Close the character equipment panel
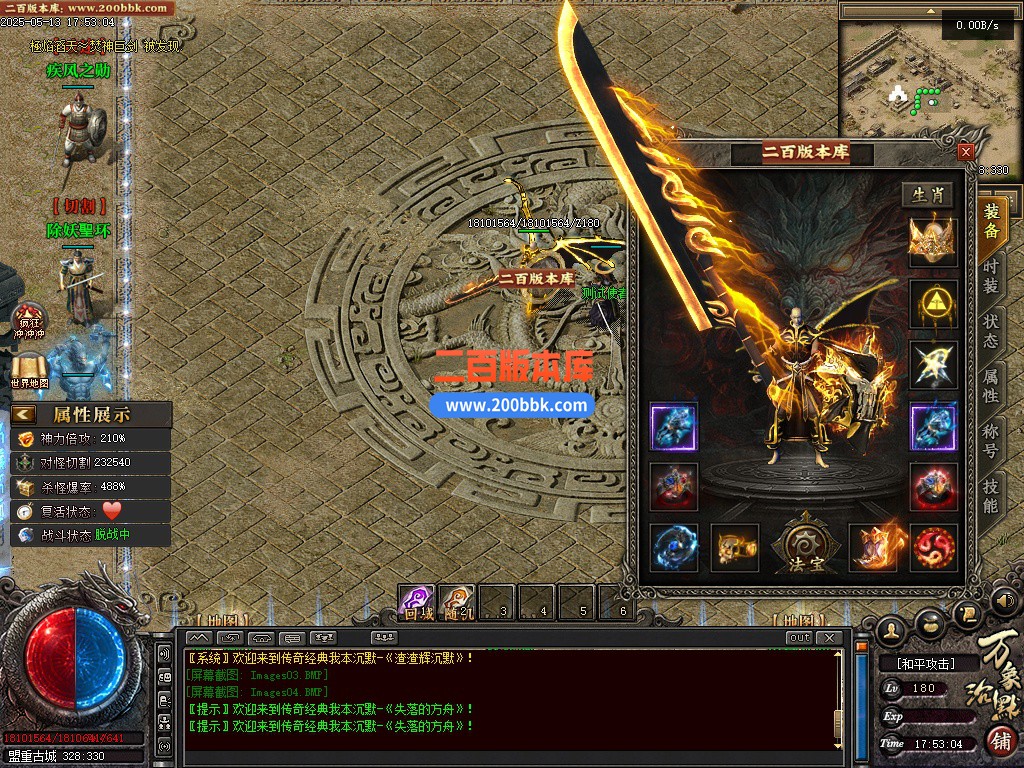The image size is (1024, 768). [965, 152]
